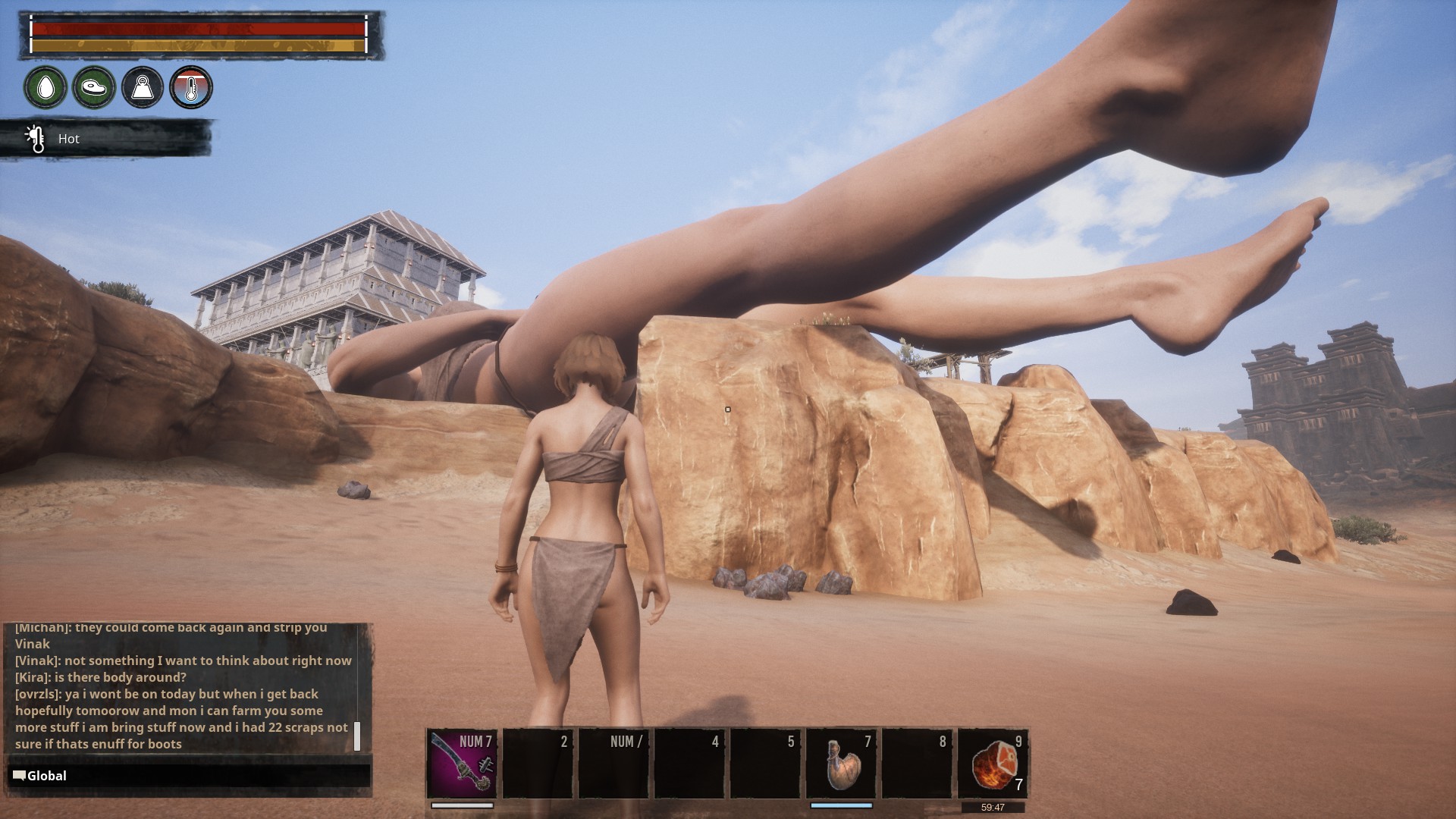The height and width of the screenshot is (819, 1456).
Task: Open the Global chat input field
Action: point(190,776)
